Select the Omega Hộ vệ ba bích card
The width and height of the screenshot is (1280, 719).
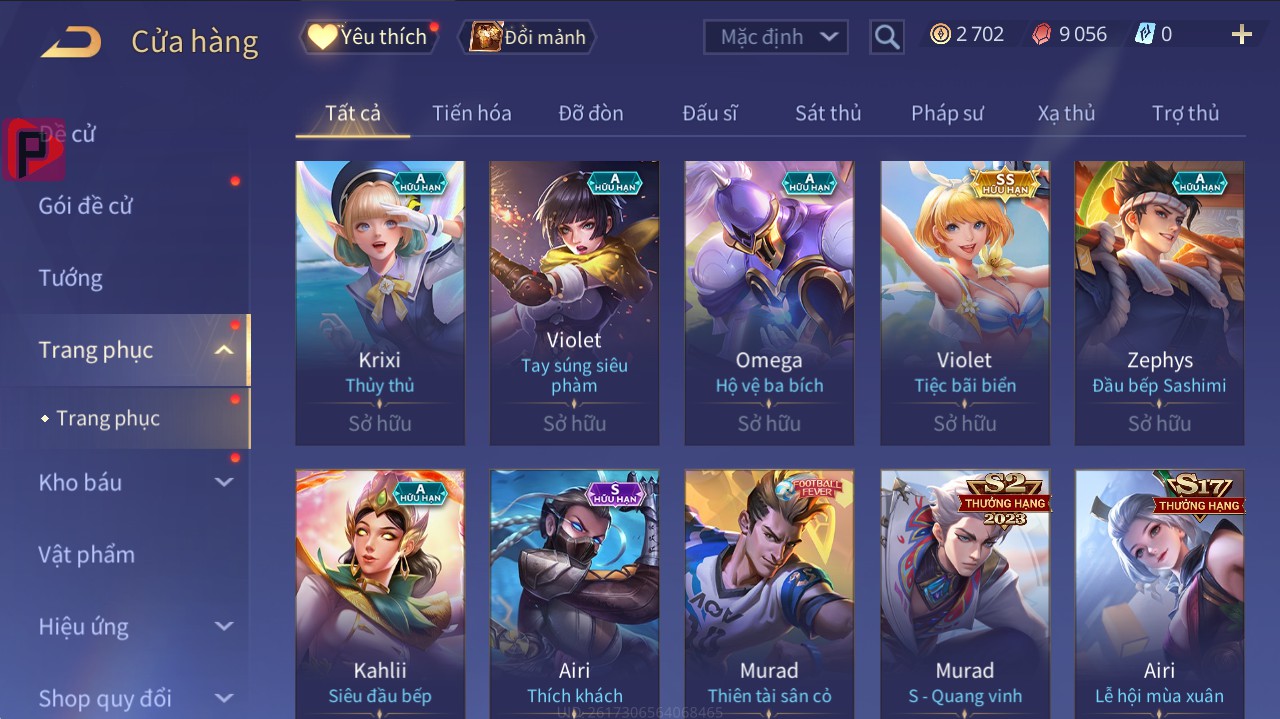coord(769,302)
